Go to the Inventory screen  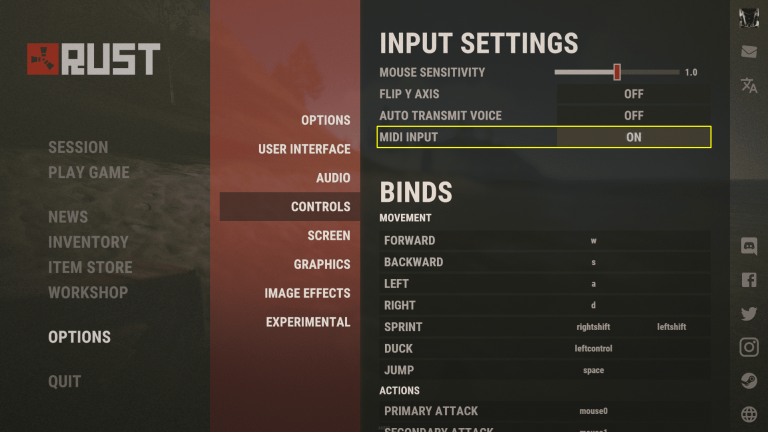click(x=88, y=242)
